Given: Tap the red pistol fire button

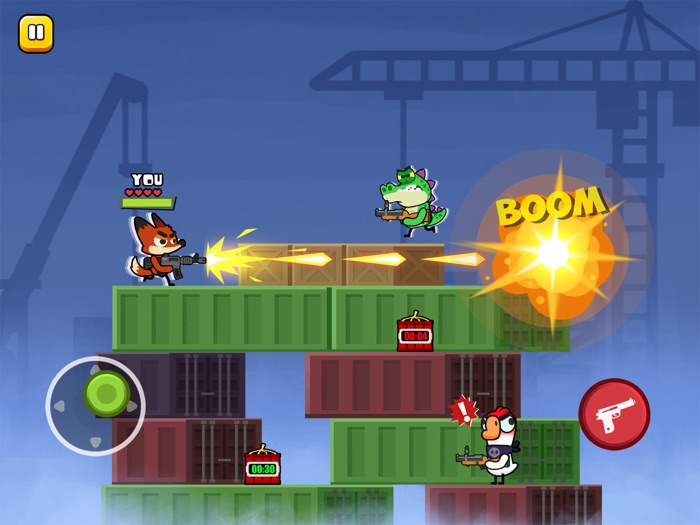Looking at the screenshot, I should tap(614, 414).
